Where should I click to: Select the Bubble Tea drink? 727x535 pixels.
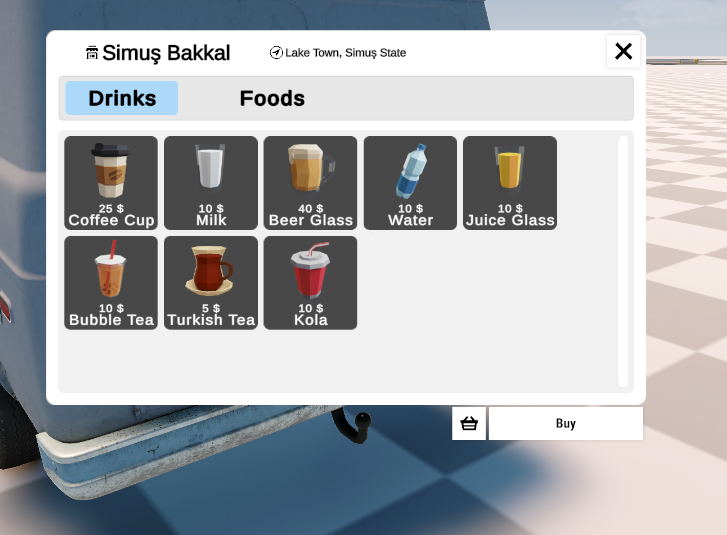point(111,283)
